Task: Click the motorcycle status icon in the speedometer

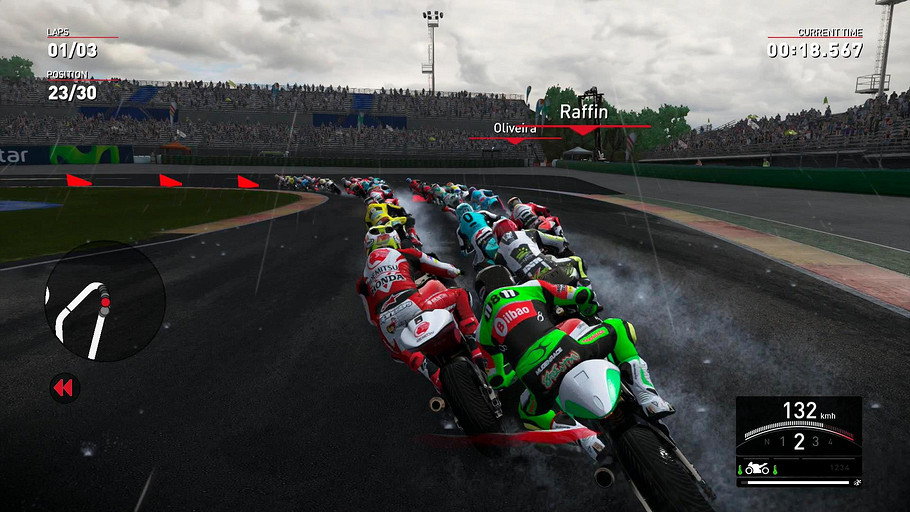Action: [757, 468]
